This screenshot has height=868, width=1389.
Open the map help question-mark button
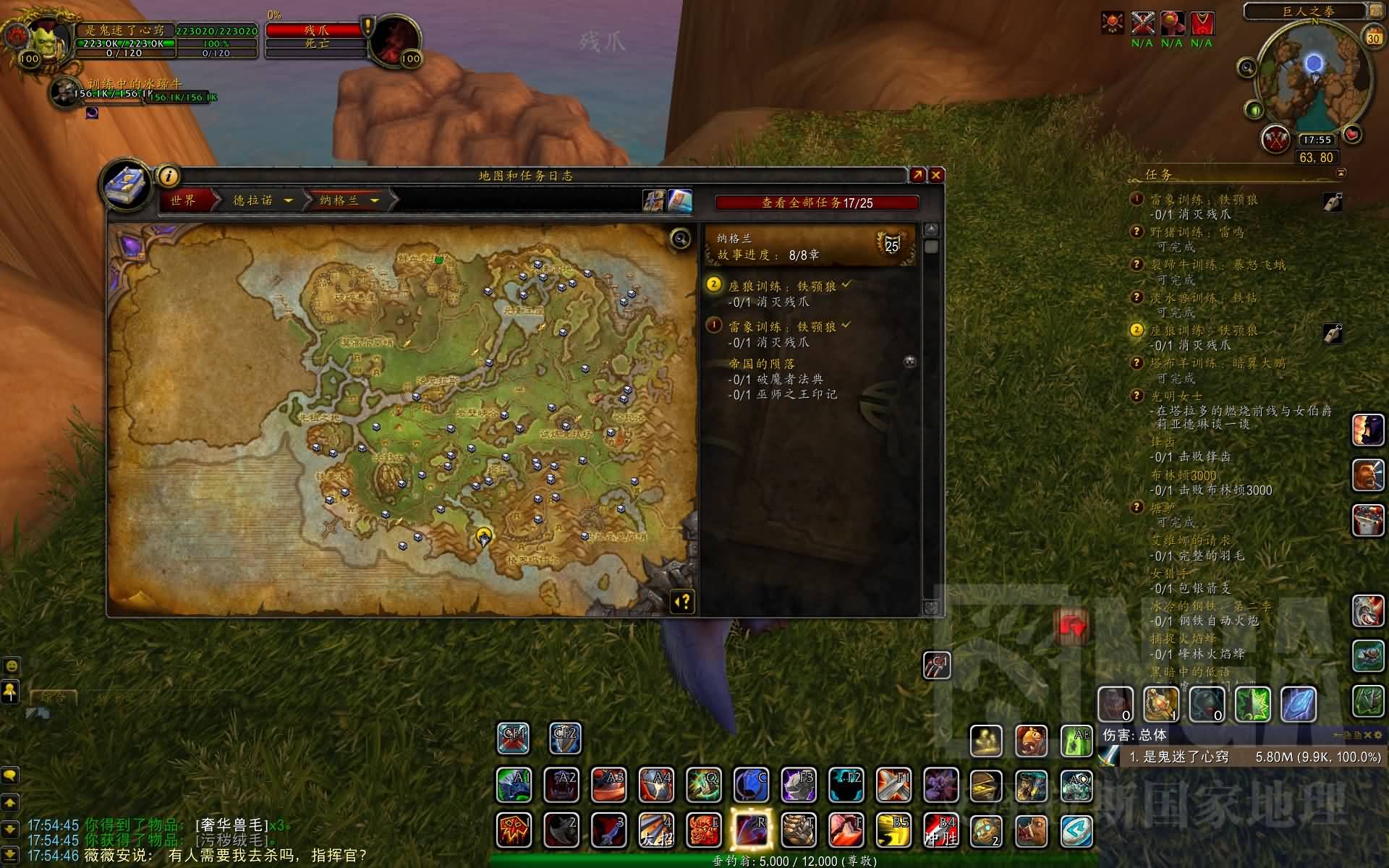tap(683, 602)
